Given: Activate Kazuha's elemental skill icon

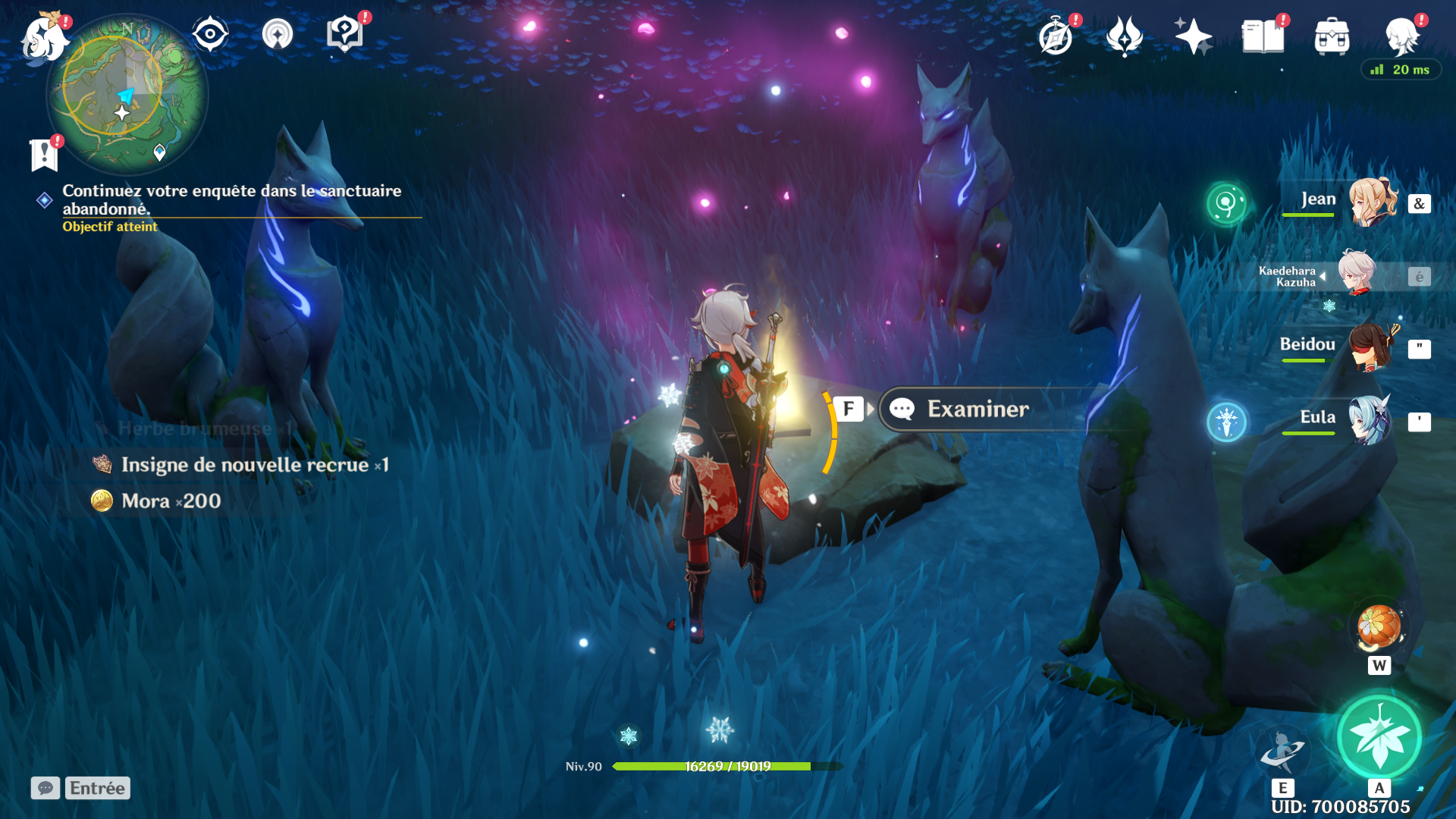Looking at the screenshot, I should tap(1282, 751).
